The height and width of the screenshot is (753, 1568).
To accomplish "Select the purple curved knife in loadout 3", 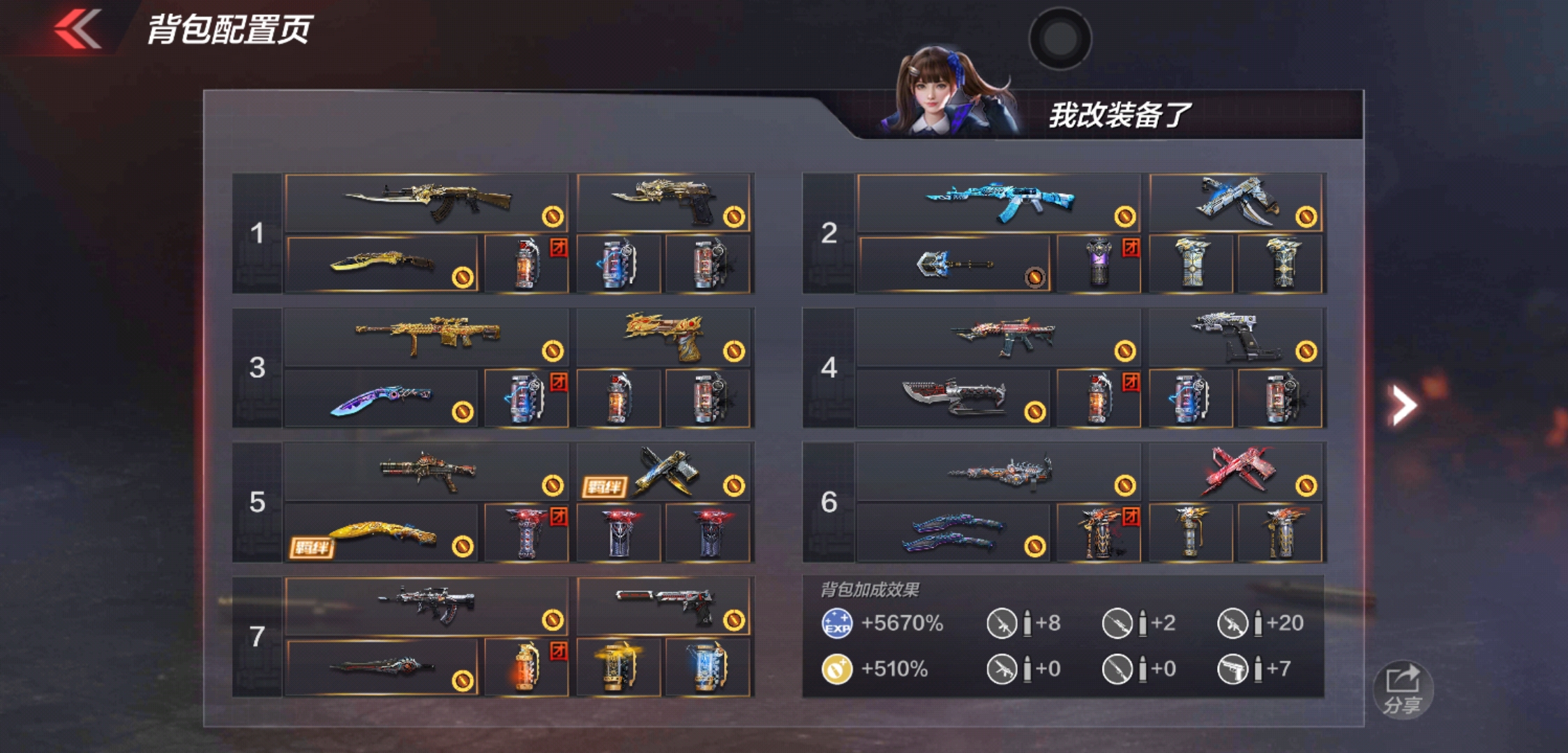I will click(382, 400).
